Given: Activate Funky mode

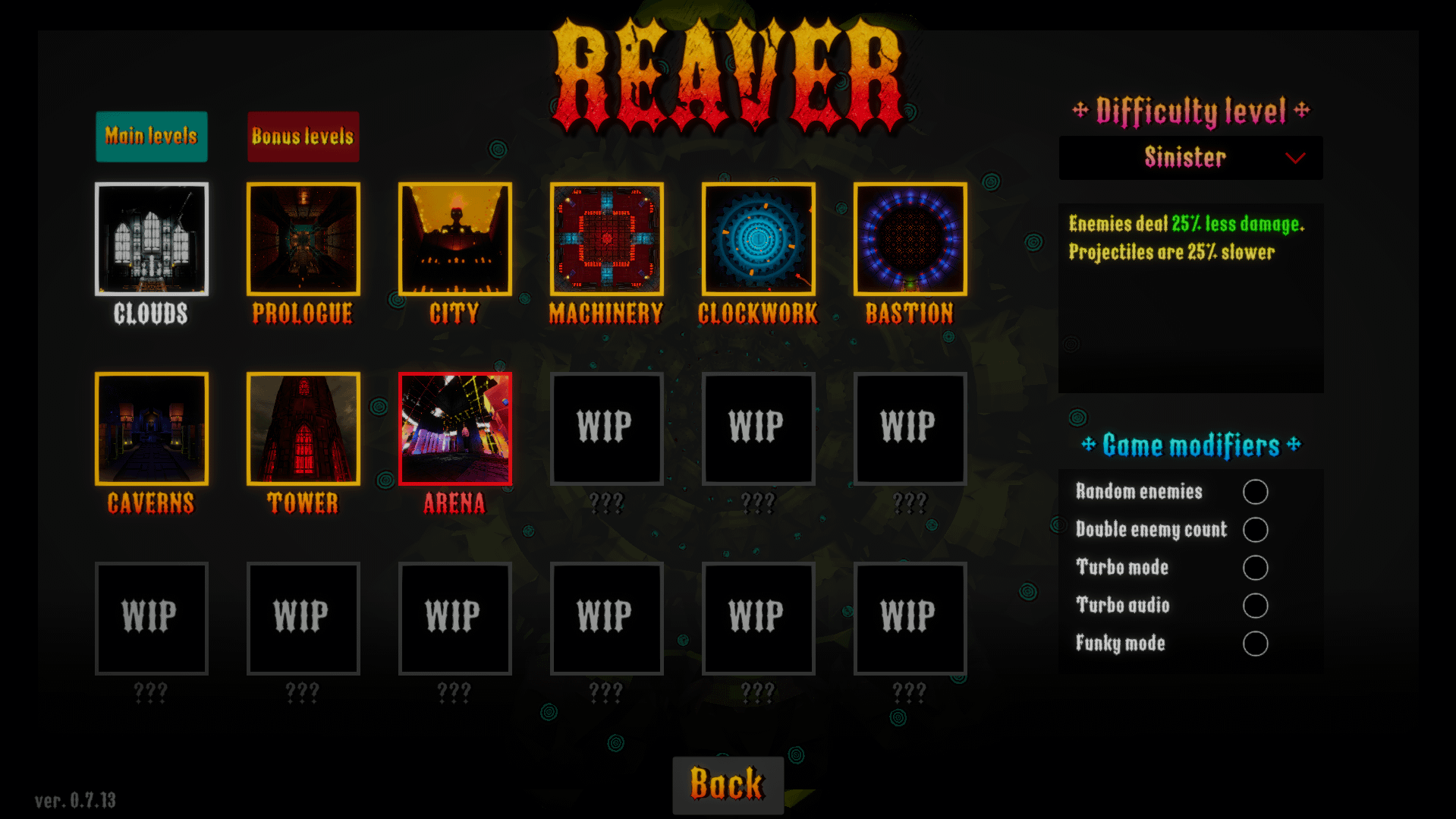Looking at the screenshot, I should coord(1255,644).
